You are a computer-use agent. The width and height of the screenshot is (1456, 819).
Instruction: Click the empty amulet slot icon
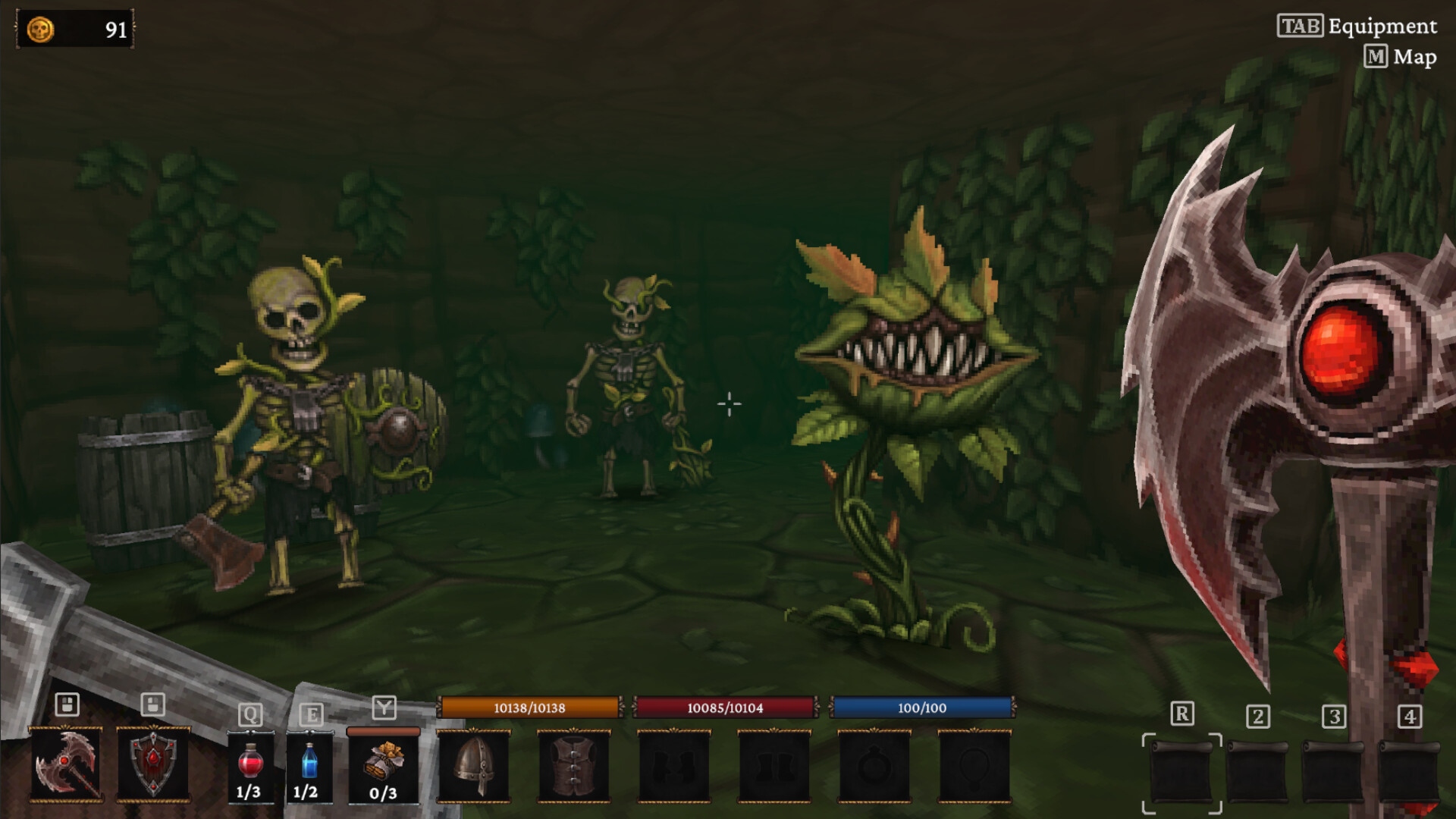[976, 766]
